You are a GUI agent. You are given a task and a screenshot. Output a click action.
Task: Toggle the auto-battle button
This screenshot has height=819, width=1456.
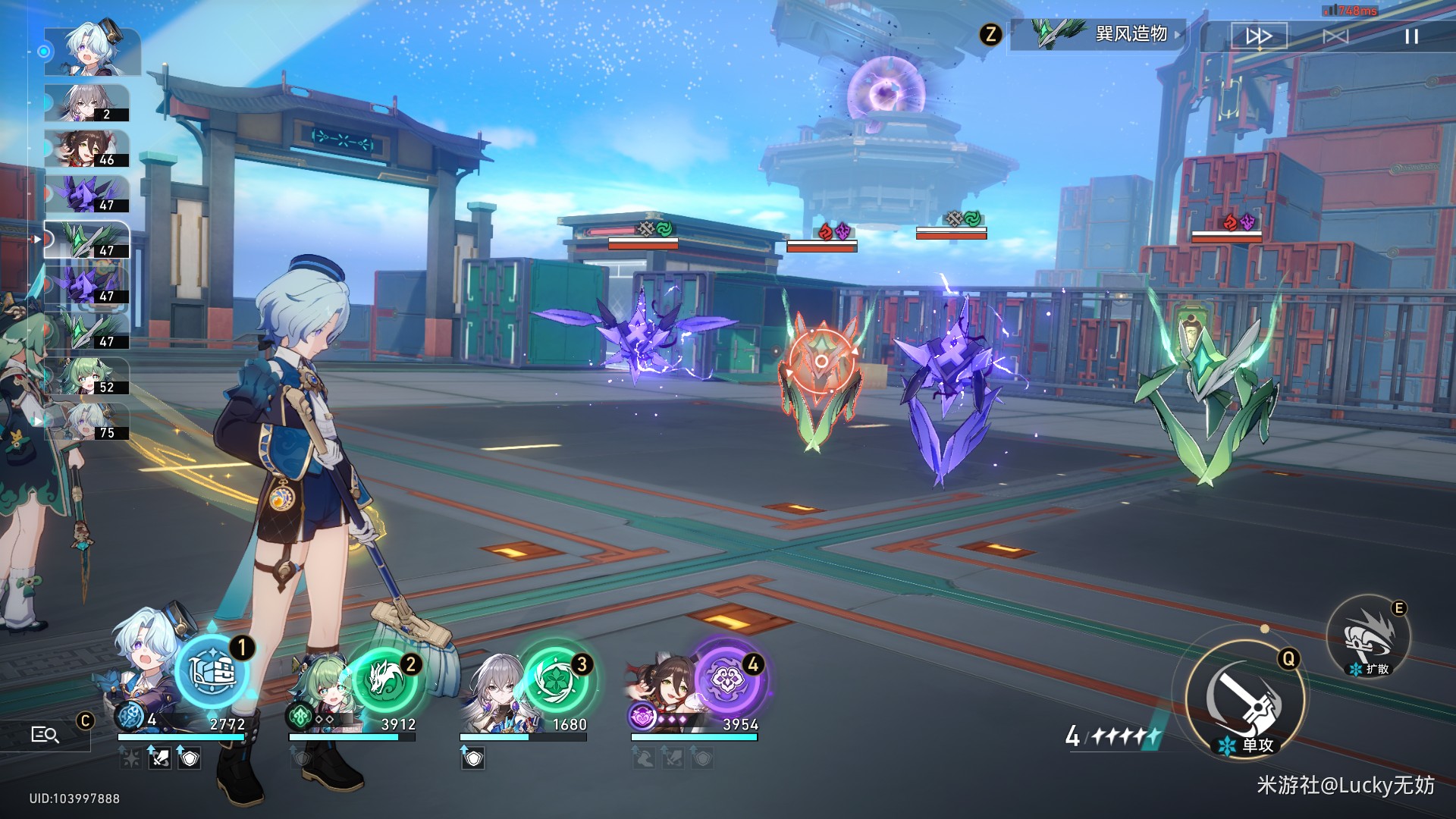[1335, 36]
